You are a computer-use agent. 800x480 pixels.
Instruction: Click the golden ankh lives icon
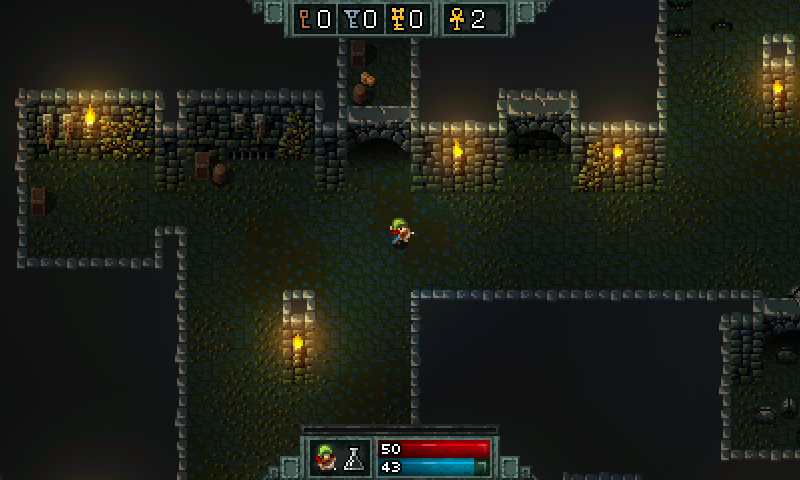point(458,18)
